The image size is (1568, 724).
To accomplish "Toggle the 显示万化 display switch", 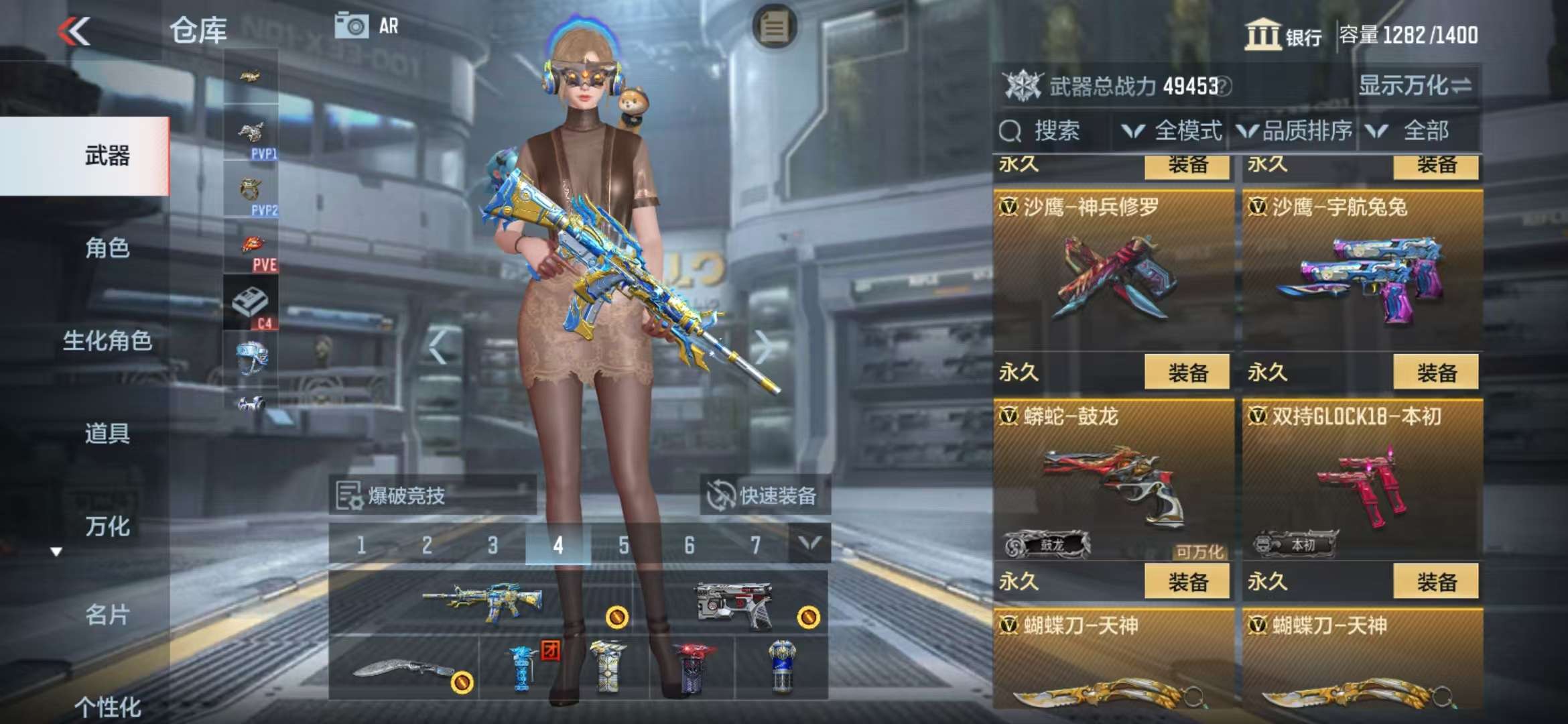I will coord(1415,86).
